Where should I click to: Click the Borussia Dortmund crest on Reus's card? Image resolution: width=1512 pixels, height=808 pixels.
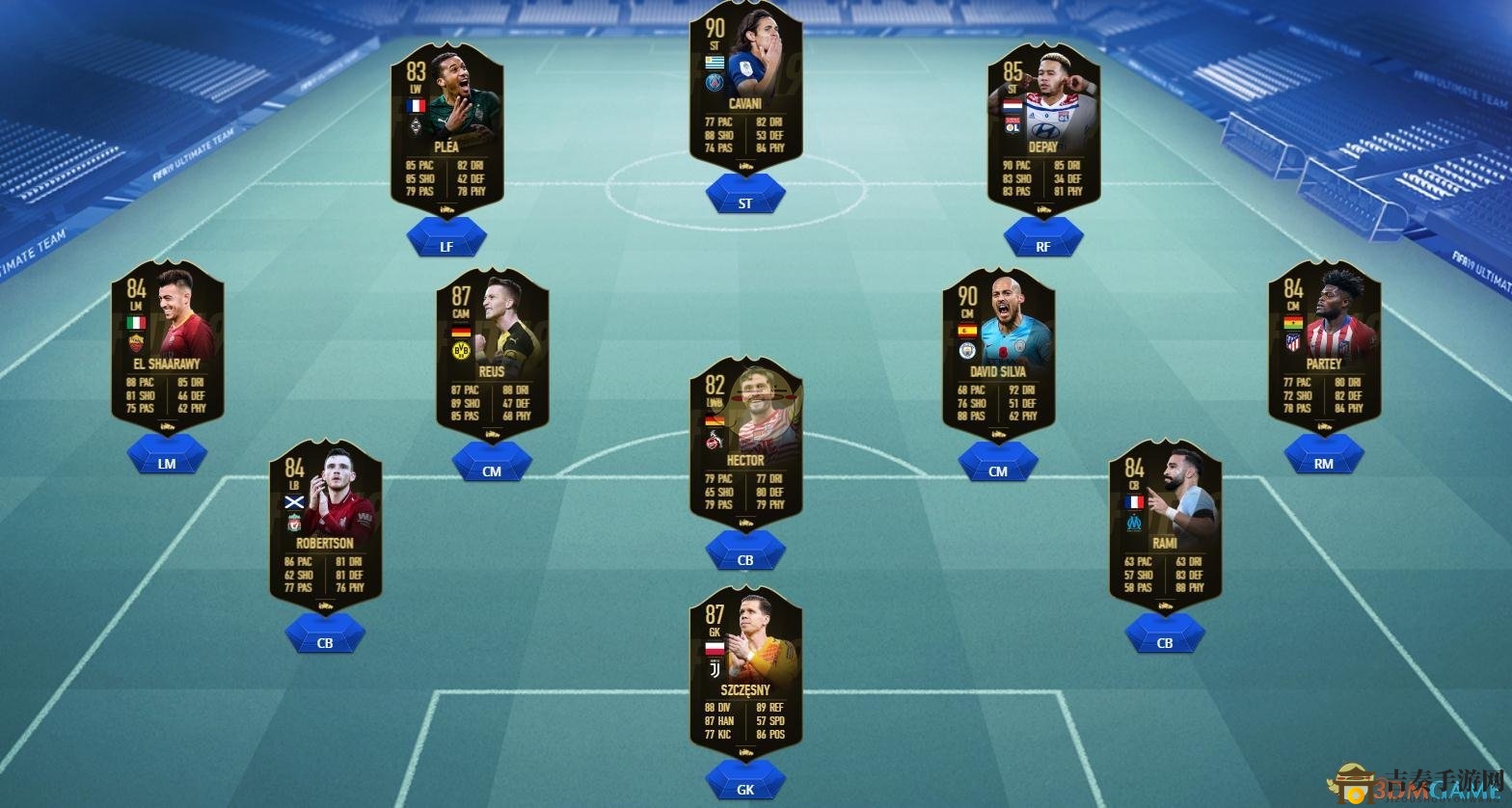461,351
